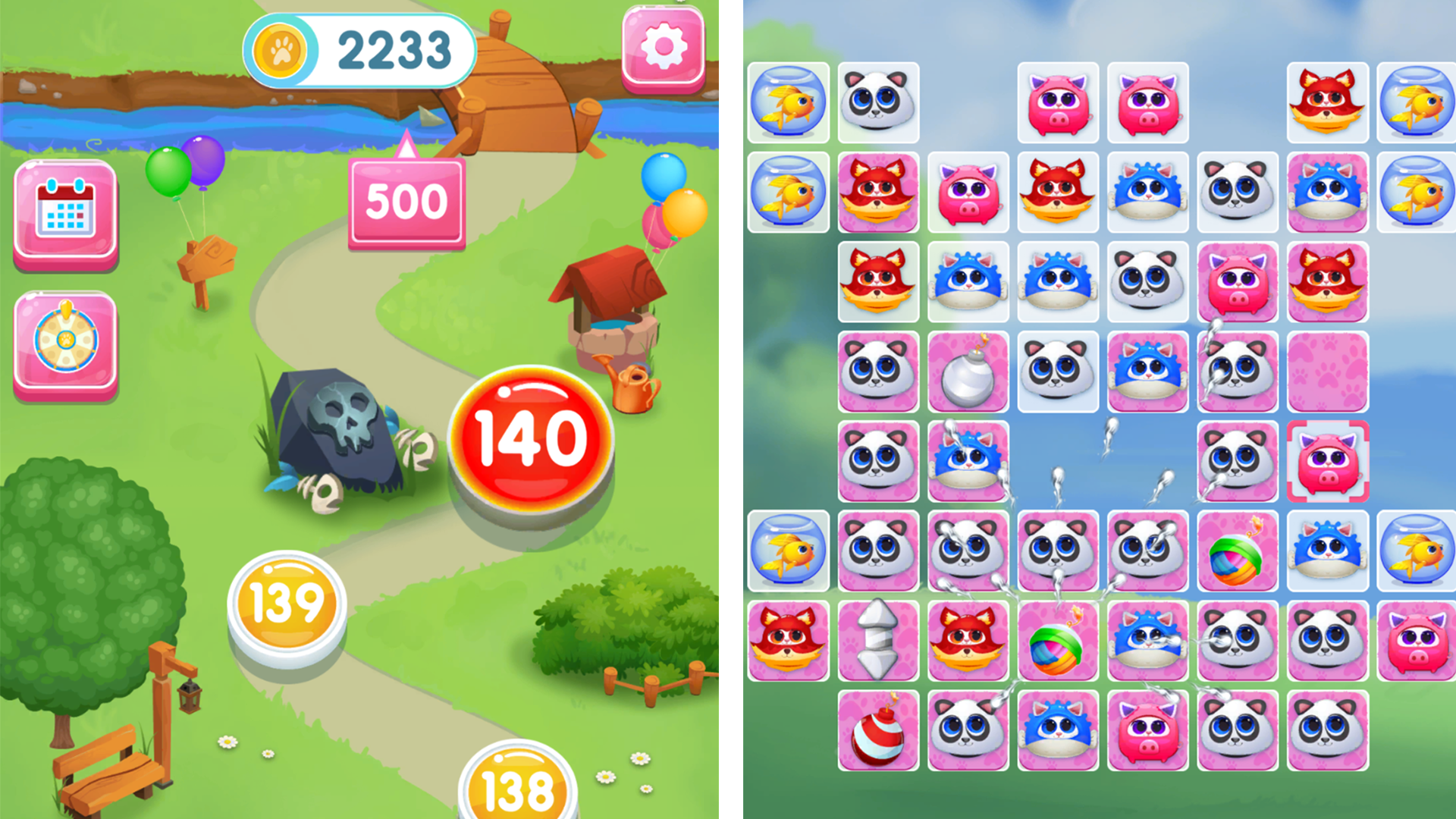
Task: Tap the 500 milestone sign
Action: click(x=406, y=201)
